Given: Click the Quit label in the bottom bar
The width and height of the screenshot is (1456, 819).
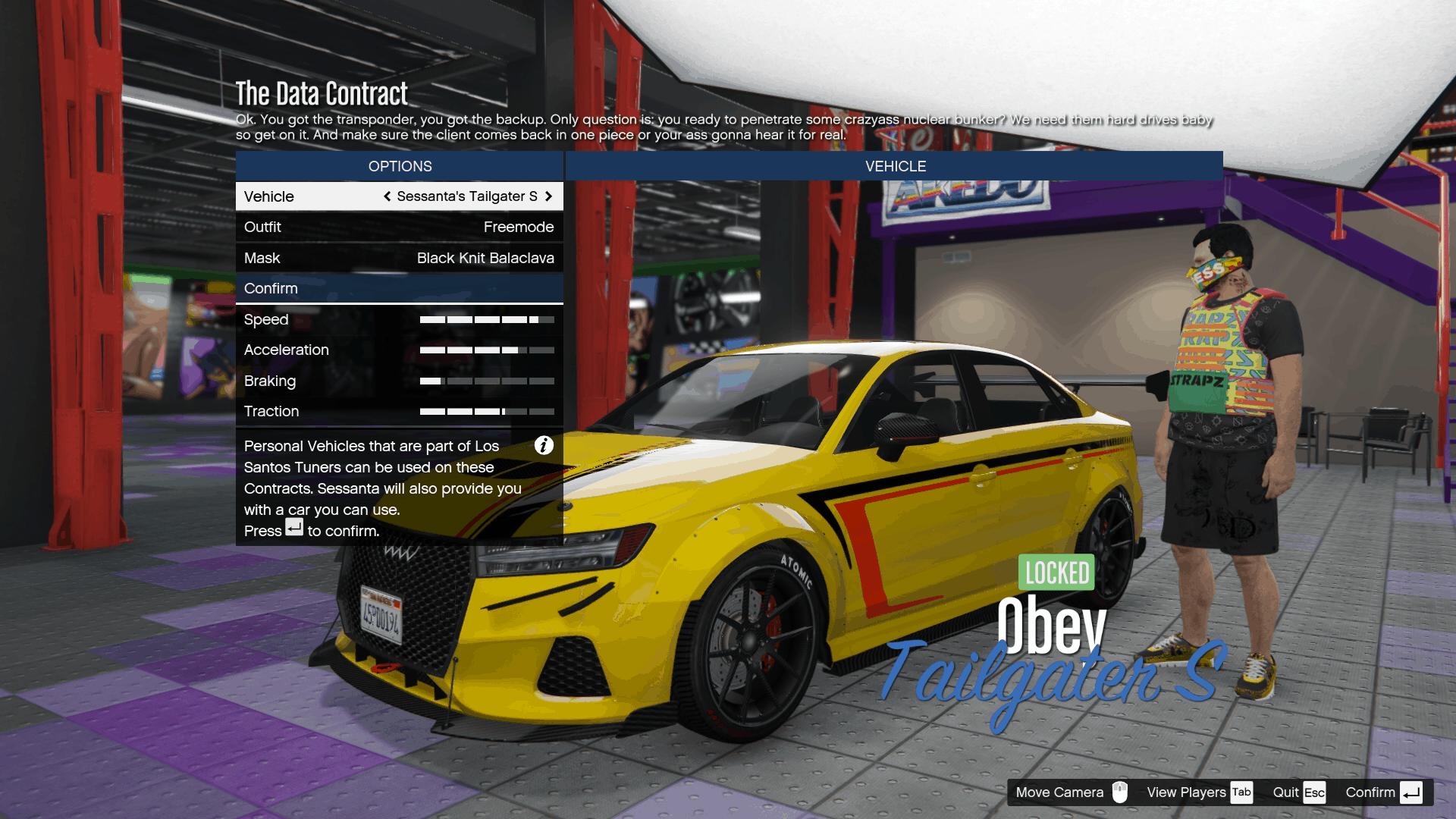Looking at the screenshot, I should [1288, 792].
